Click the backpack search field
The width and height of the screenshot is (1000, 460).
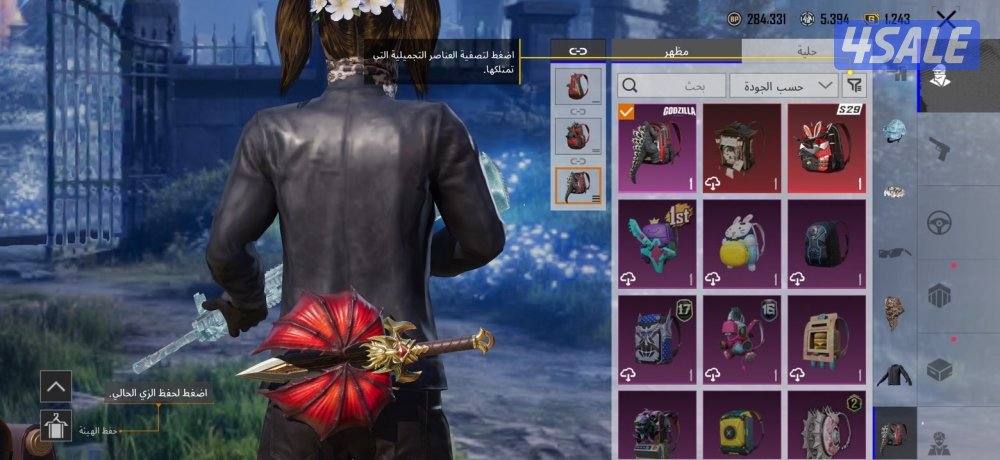[x=672, y=86]
